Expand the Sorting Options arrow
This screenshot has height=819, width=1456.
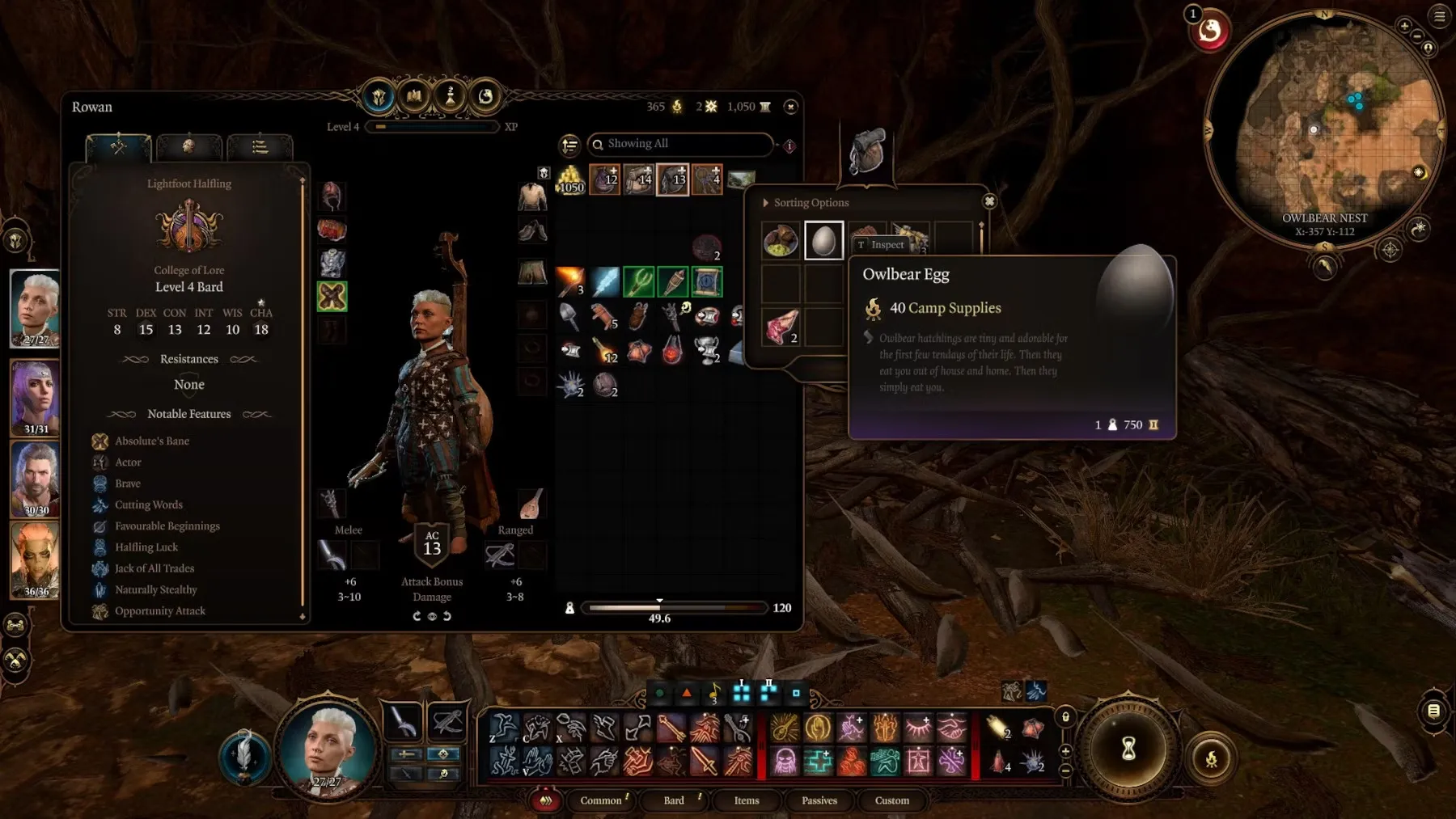tap(765, 203)
